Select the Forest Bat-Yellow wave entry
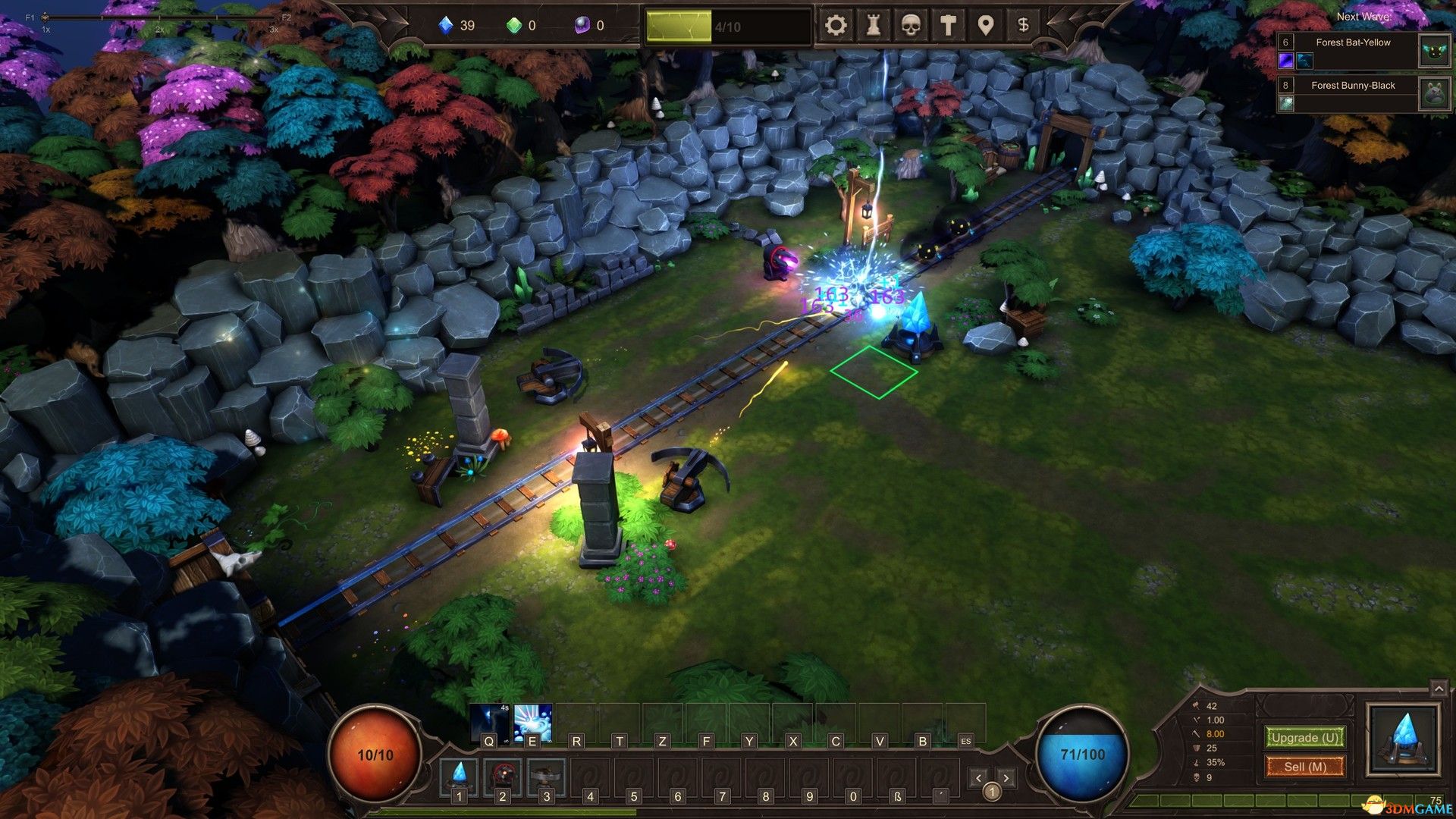Viewport: 1456px width, 819px height. (x=1353, y=50)
